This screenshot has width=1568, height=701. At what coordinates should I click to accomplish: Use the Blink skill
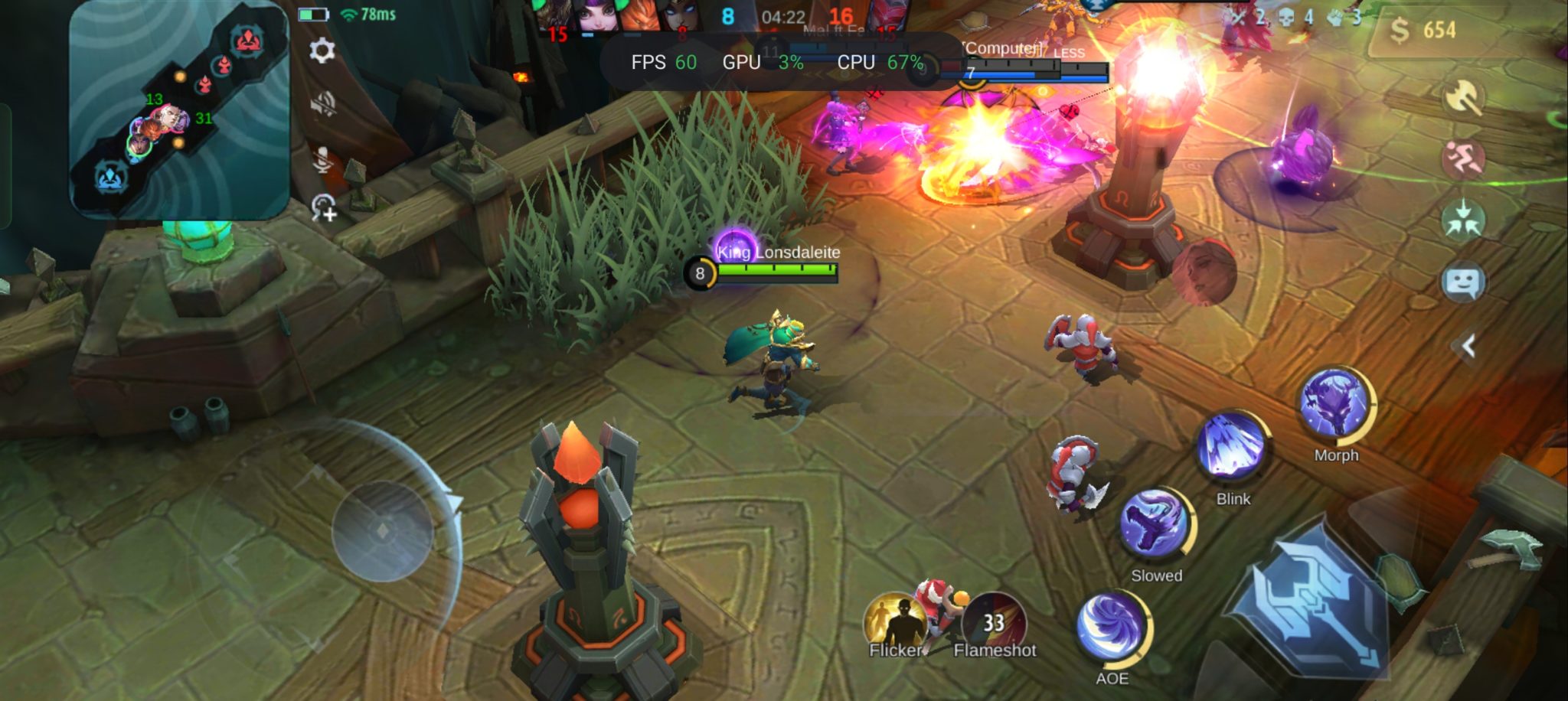pos(1232,447)
